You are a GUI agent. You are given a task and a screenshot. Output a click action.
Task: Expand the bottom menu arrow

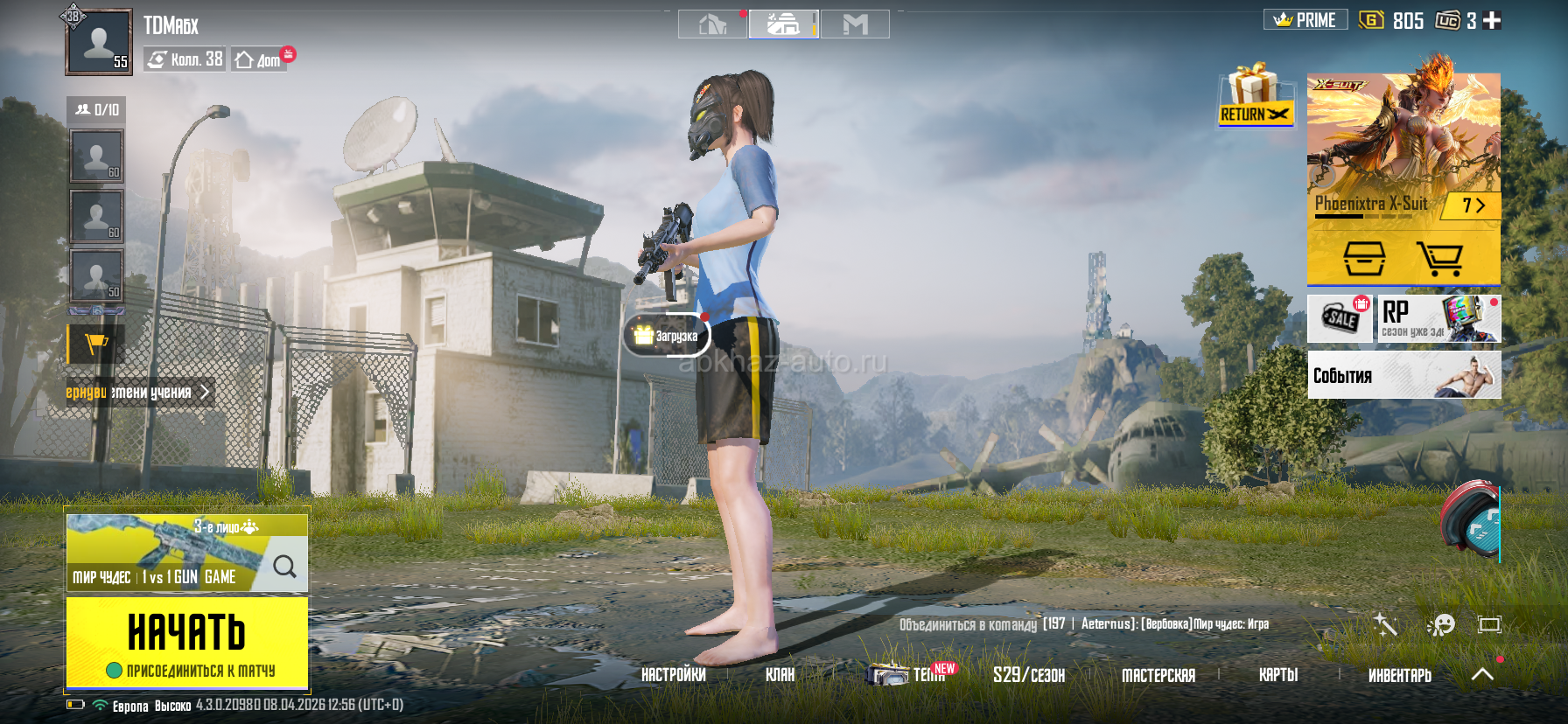(x=1482, y=674)
